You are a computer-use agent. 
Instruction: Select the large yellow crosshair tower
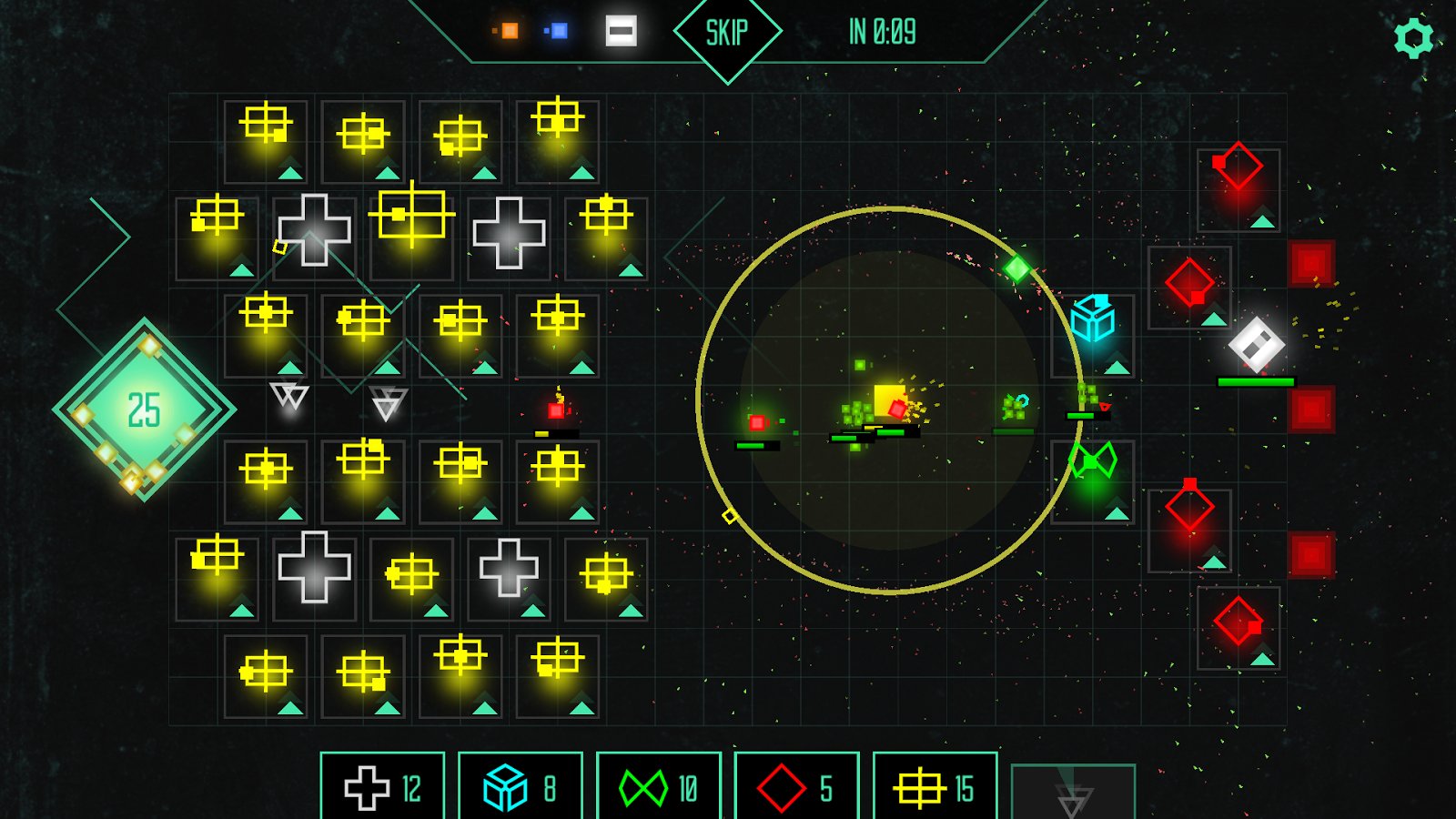point(412,216)
